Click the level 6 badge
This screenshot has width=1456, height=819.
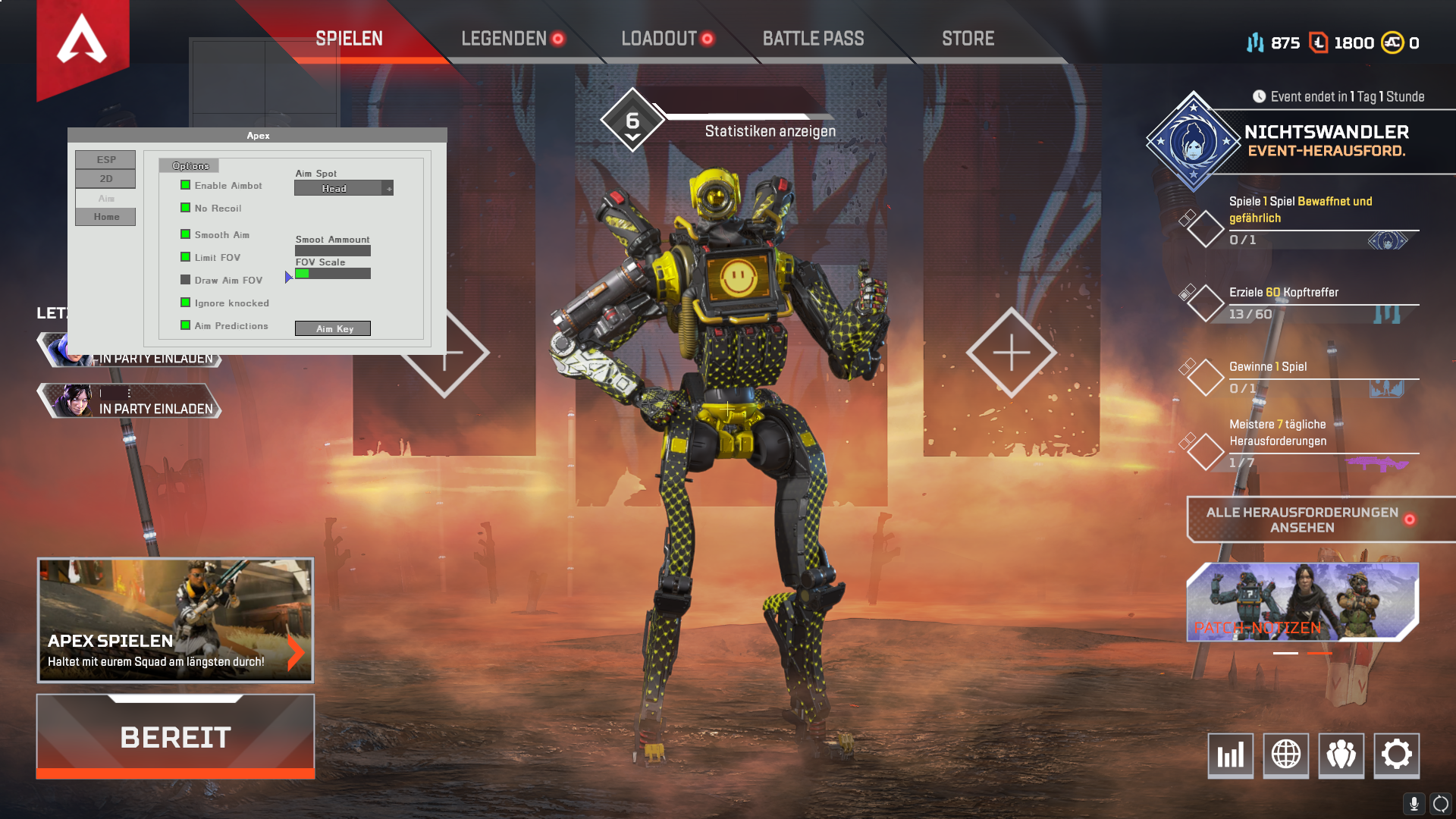[632, 121]
